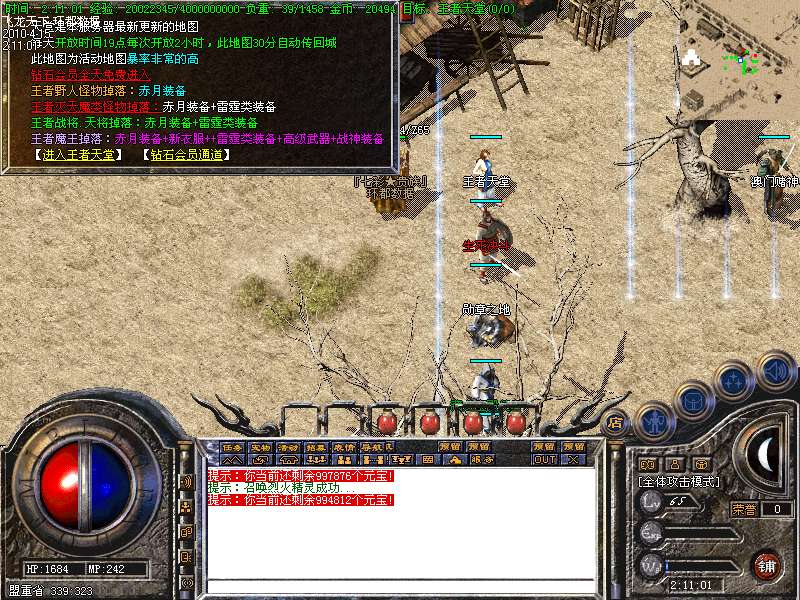
Task: Click the X exit button above chat
Action: [x=573, y=460]
